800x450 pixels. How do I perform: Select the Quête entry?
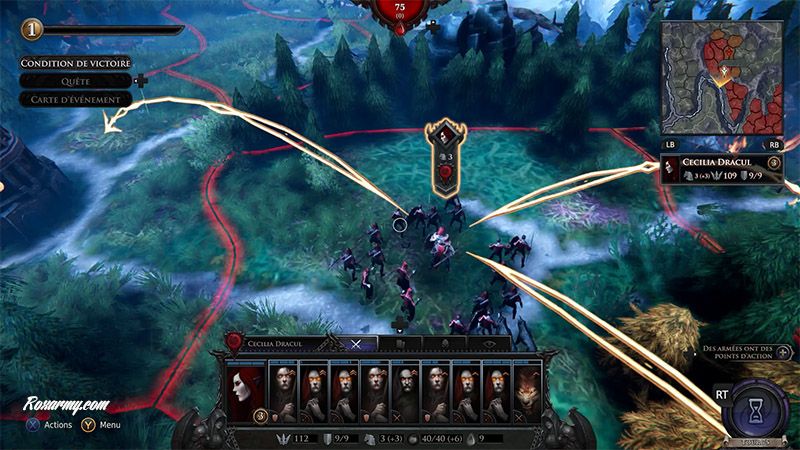tap(75, 81)
